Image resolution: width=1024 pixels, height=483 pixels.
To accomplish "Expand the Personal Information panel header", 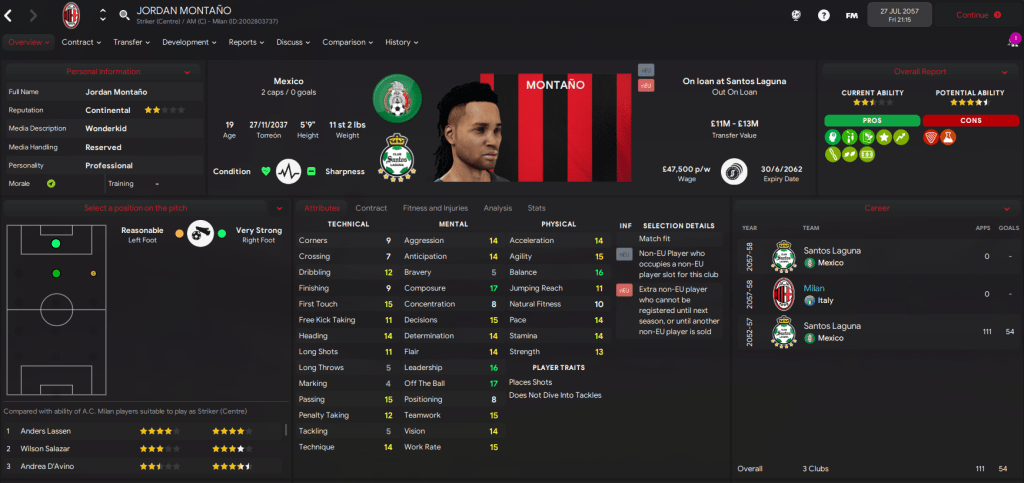I will click(103, 72).
